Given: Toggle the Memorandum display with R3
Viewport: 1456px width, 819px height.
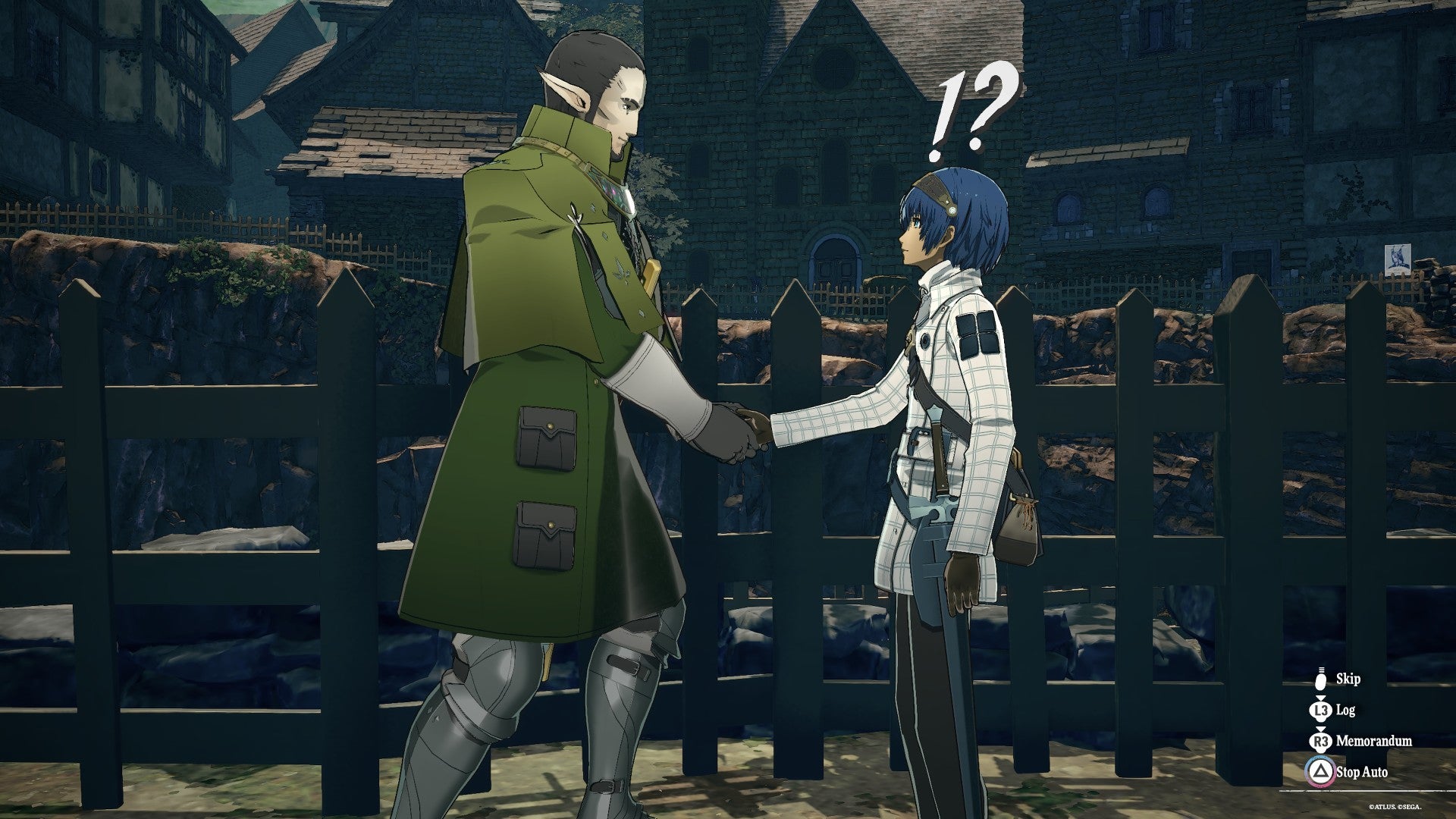Looking at the screenshot, I should pos(1319,740).
